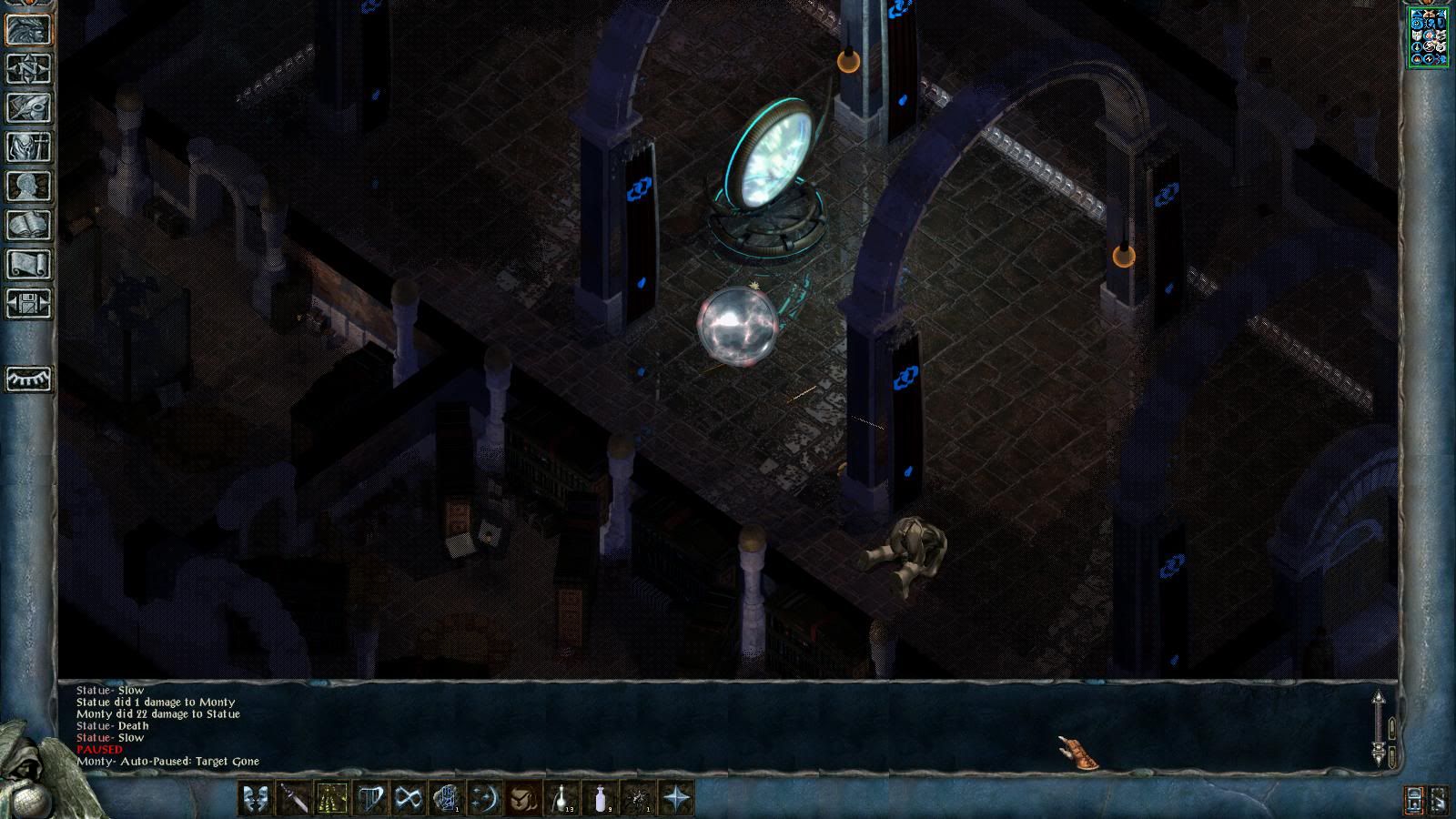Open the four-point star special abilities
Screen dimensions: 1456x819
[x=676, y=798]
